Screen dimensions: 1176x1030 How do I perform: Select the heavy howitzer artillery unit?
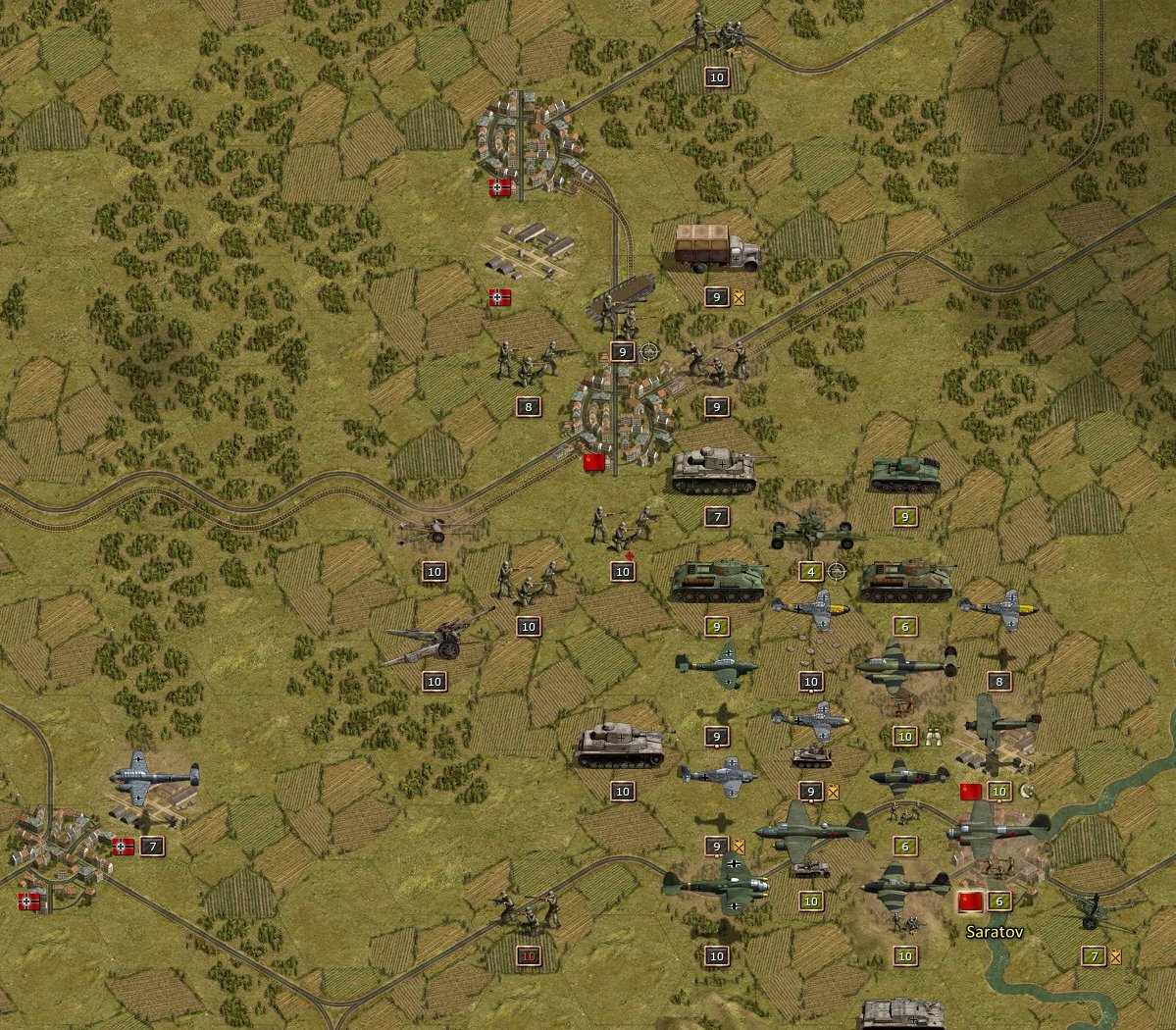(x=435, y=640)
